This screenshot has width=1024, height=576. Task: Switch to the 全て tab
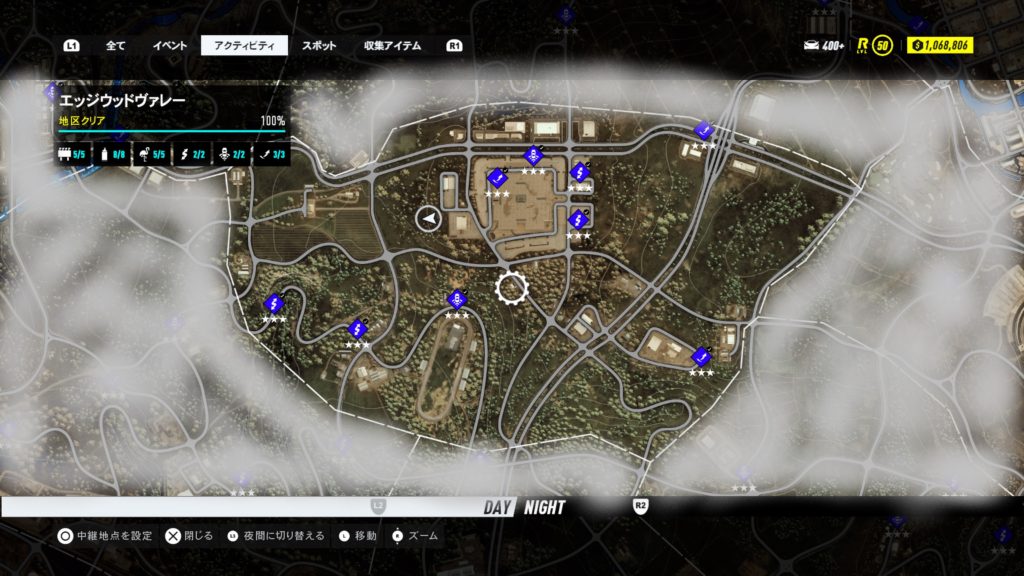pos(115,45)
